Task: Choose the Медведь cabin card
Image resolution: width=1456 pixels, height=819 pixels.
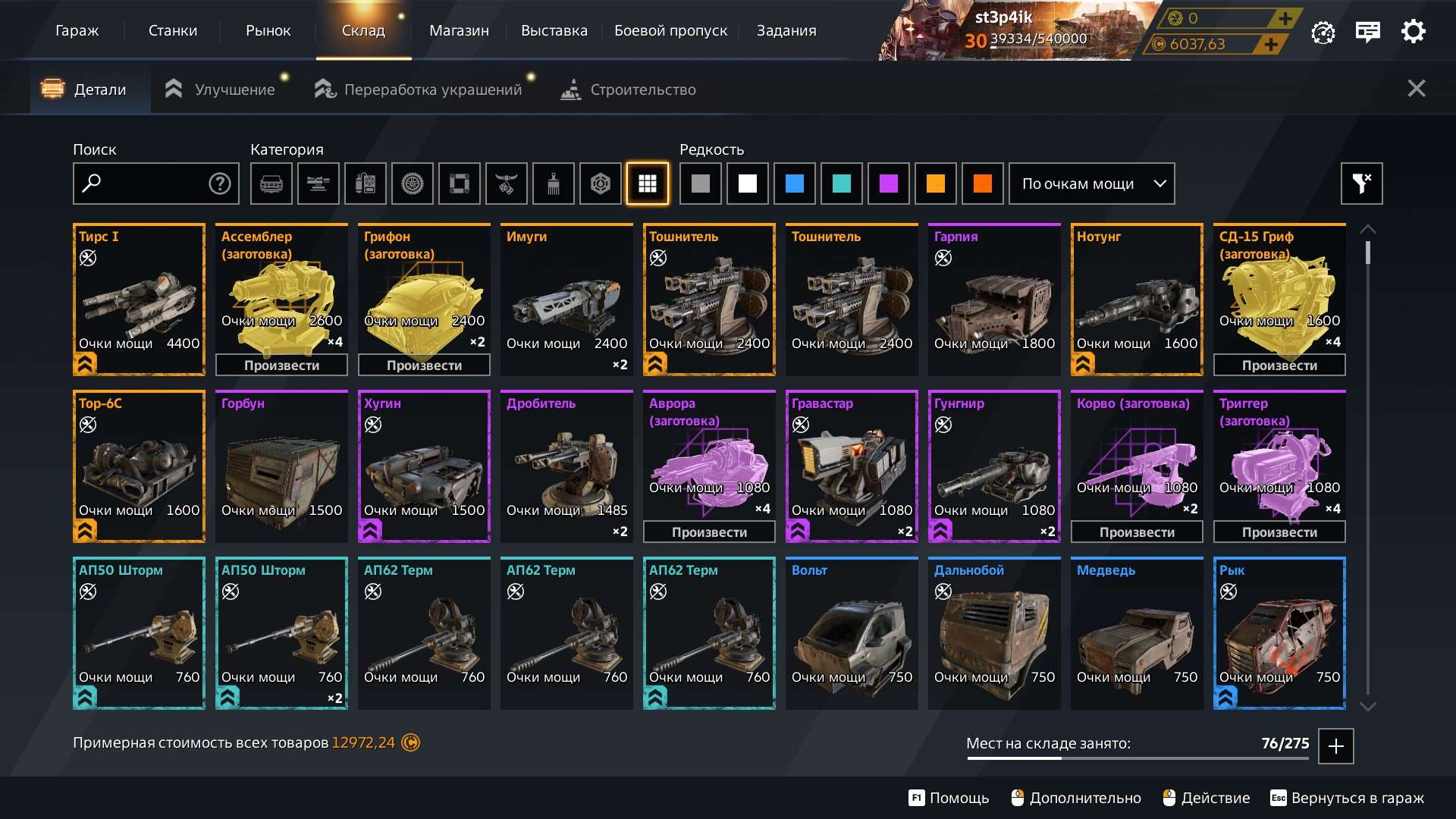Action: coord(1137,633)
